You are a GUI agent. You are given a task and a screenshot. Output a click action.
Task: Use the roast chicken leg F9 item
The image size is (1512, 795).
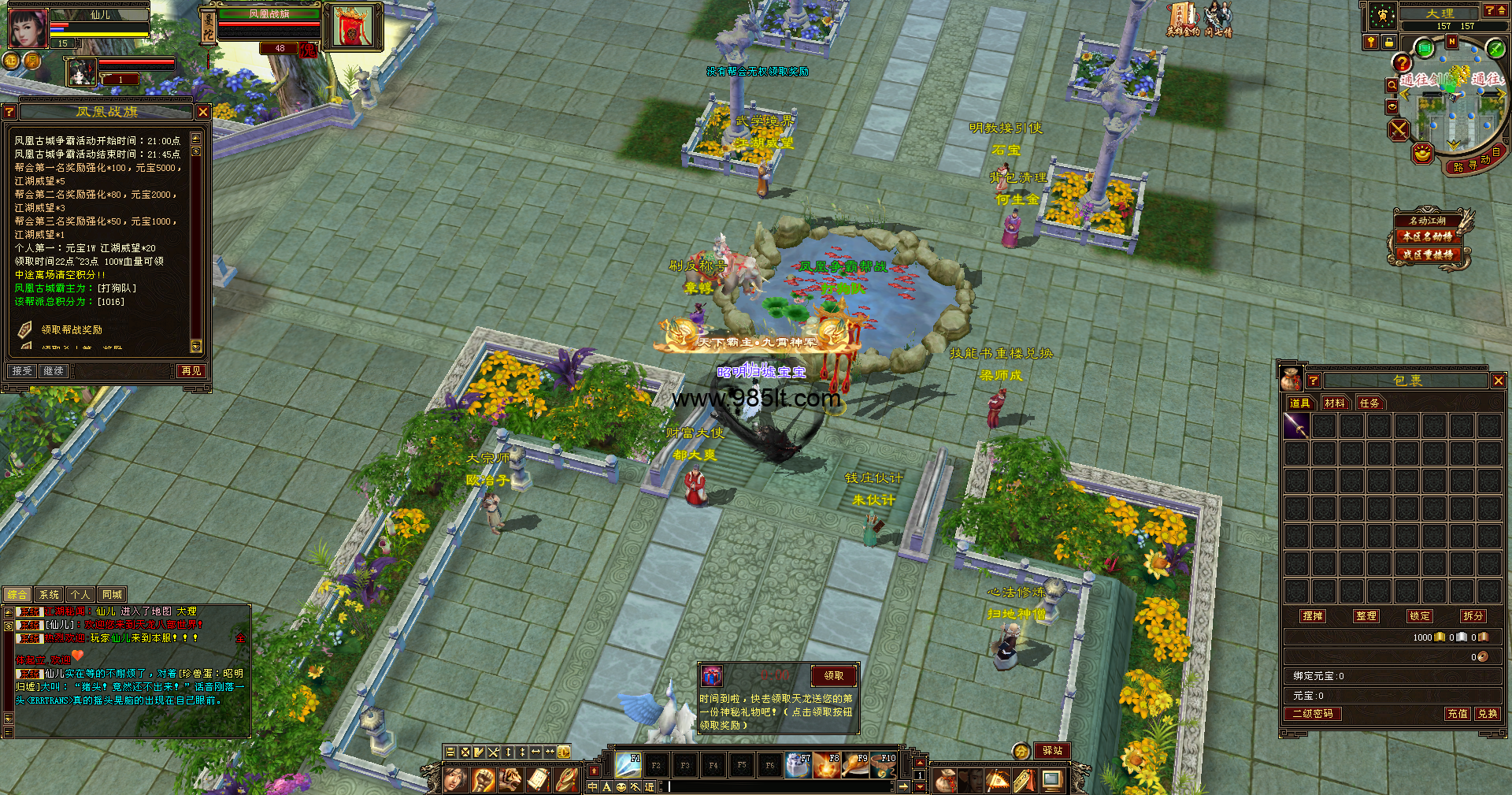click(855, 764)
